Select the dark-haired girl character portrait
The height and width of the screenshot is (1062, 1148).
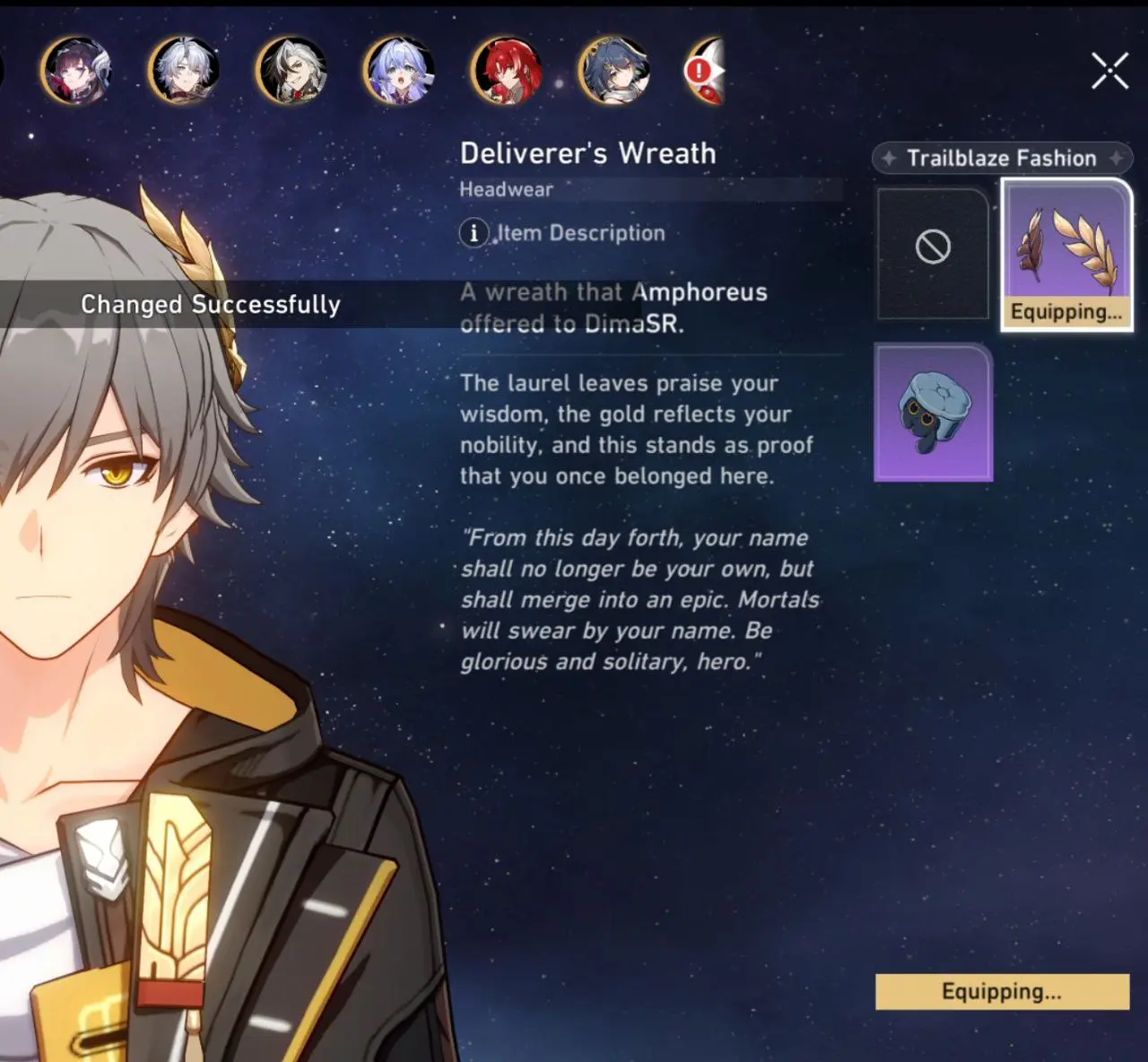(76, 70)
